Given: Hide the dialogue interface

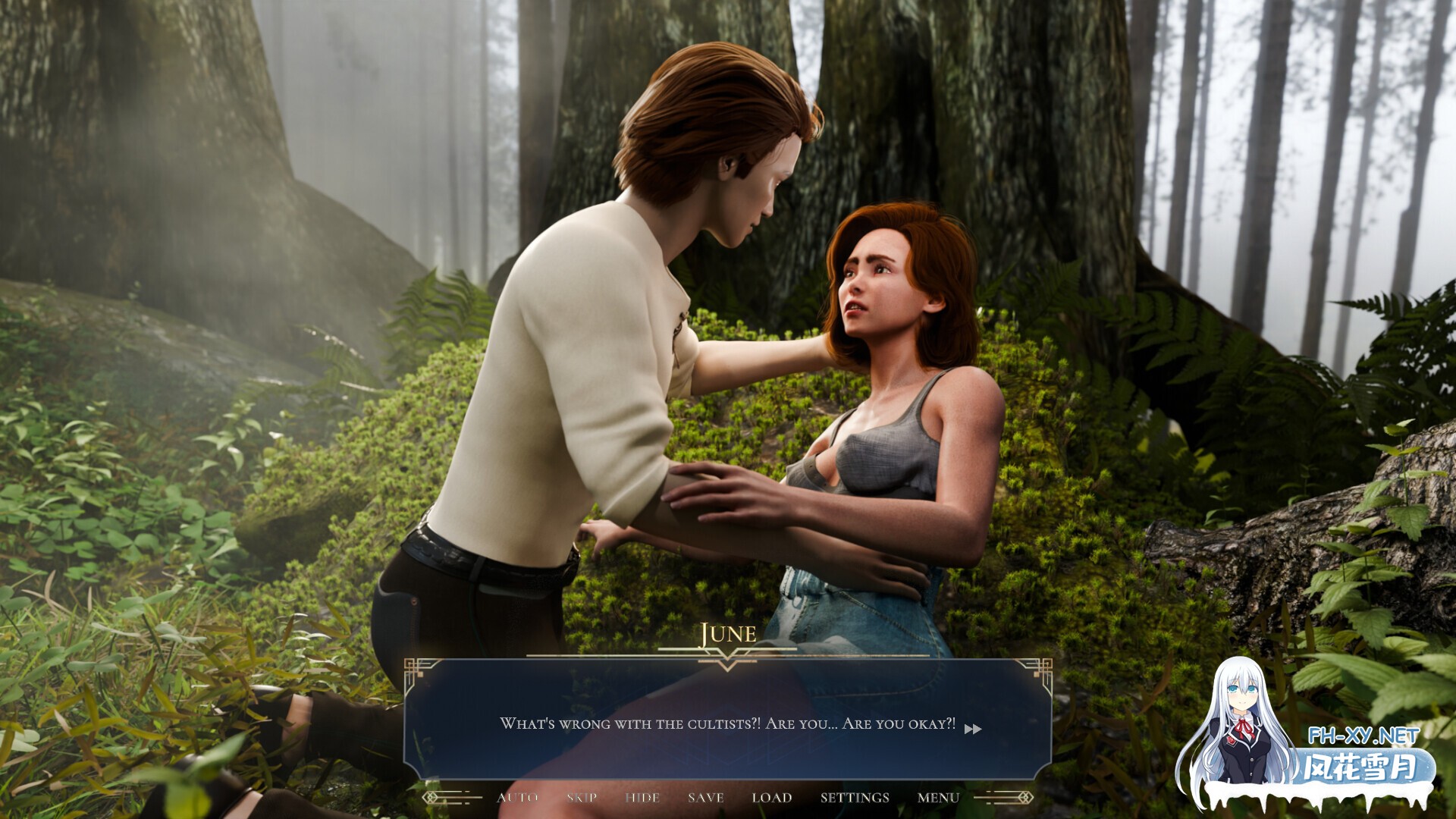Looking at the screenshot, I should [x=641, y=798].
